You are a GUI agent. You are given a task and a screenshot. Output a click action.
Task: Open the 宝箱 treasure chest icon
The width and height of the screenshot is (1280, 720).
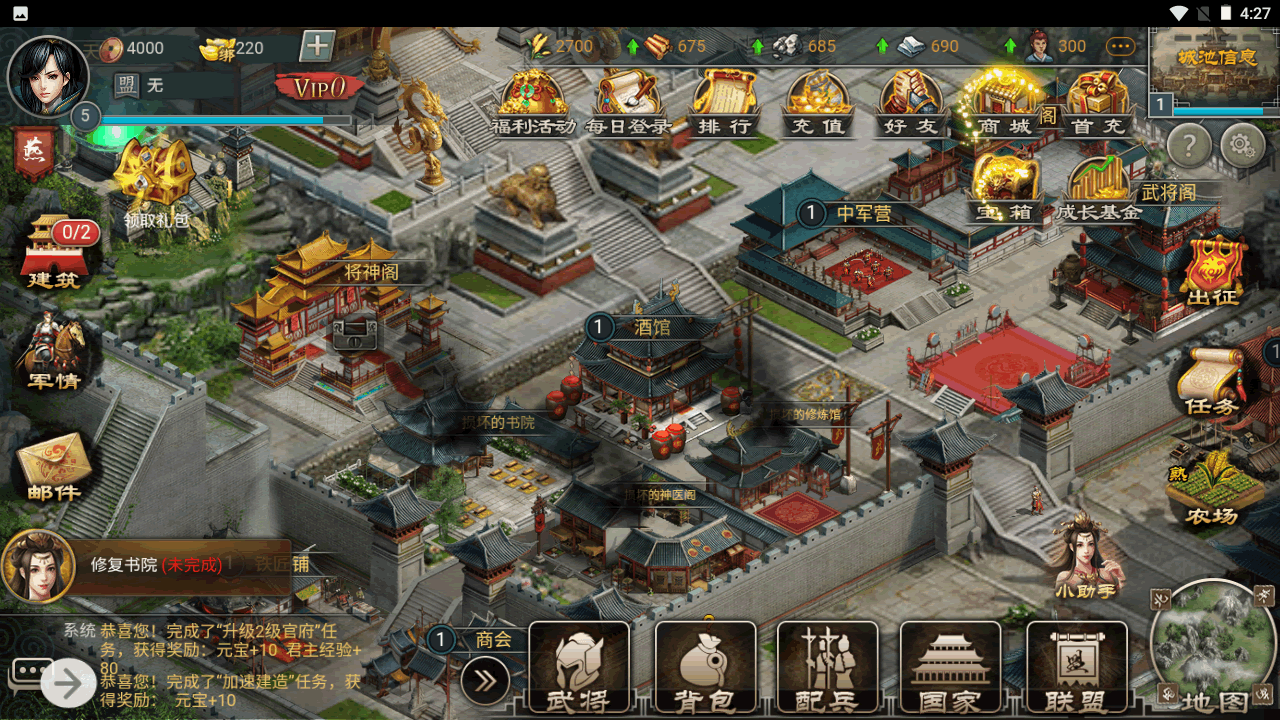pos(1005,188)
